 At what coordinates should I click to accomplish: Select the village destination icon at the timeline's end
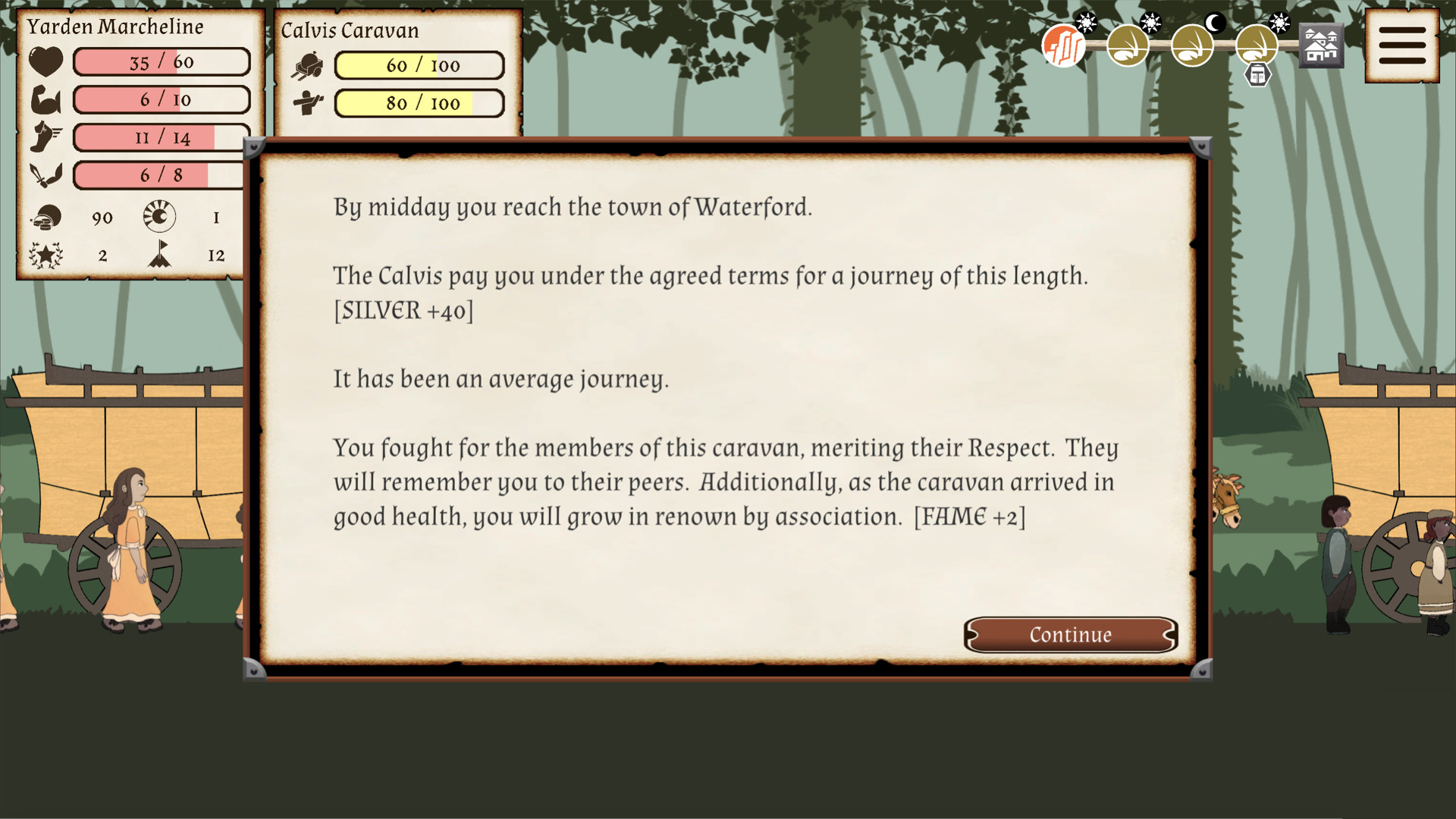click(1320, 45)
